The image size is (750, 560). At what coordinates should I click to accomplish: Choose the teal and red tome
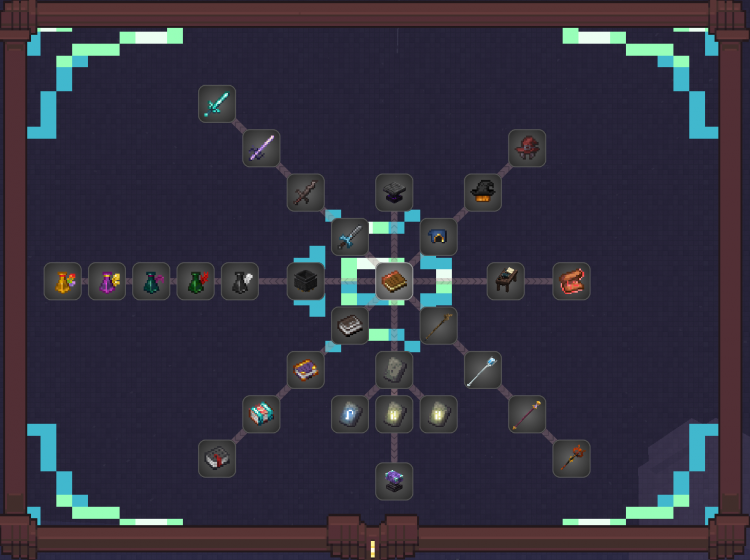[261, 414]
